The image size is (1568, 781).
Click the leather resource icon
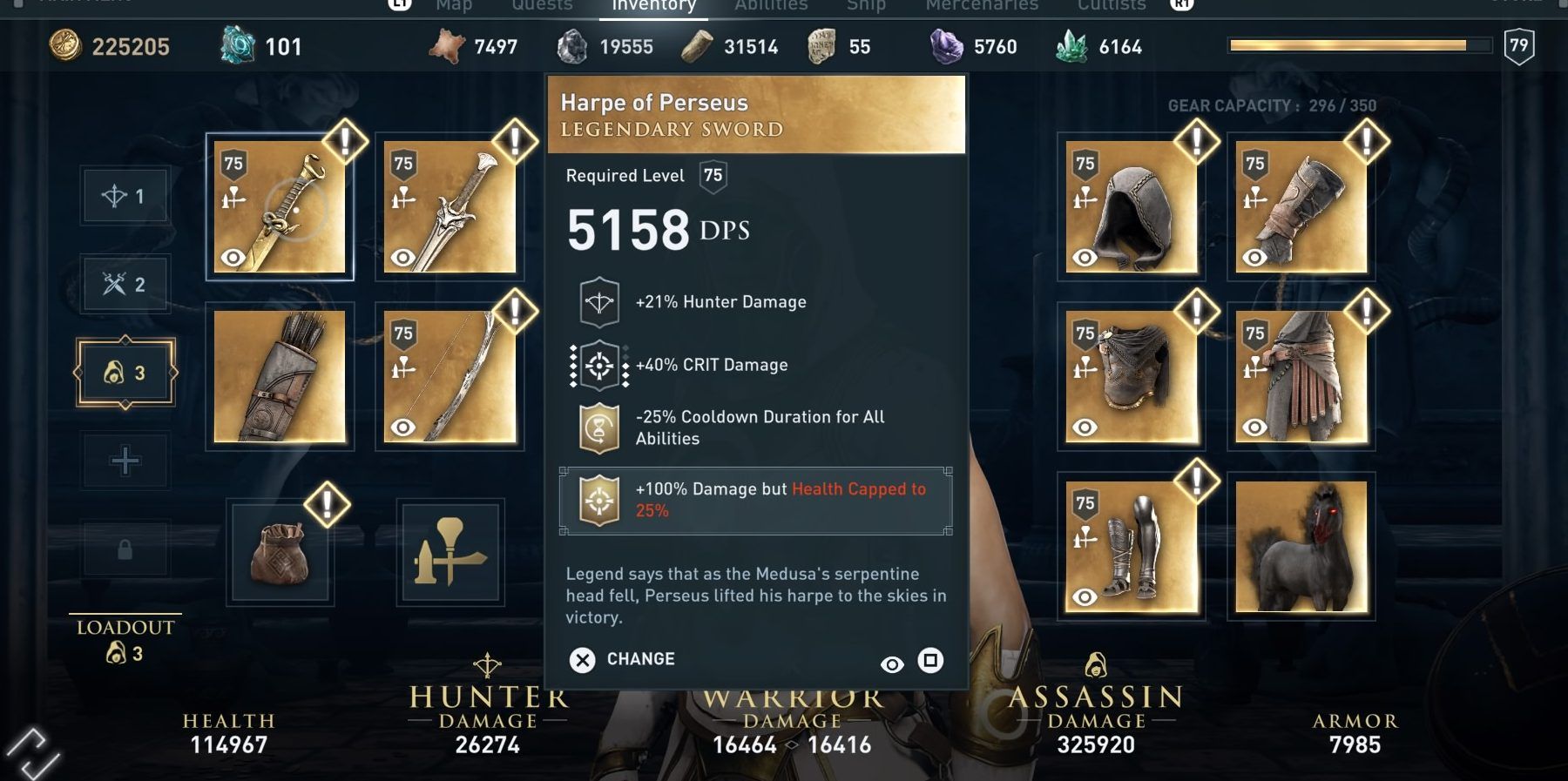tap(444, 46)
